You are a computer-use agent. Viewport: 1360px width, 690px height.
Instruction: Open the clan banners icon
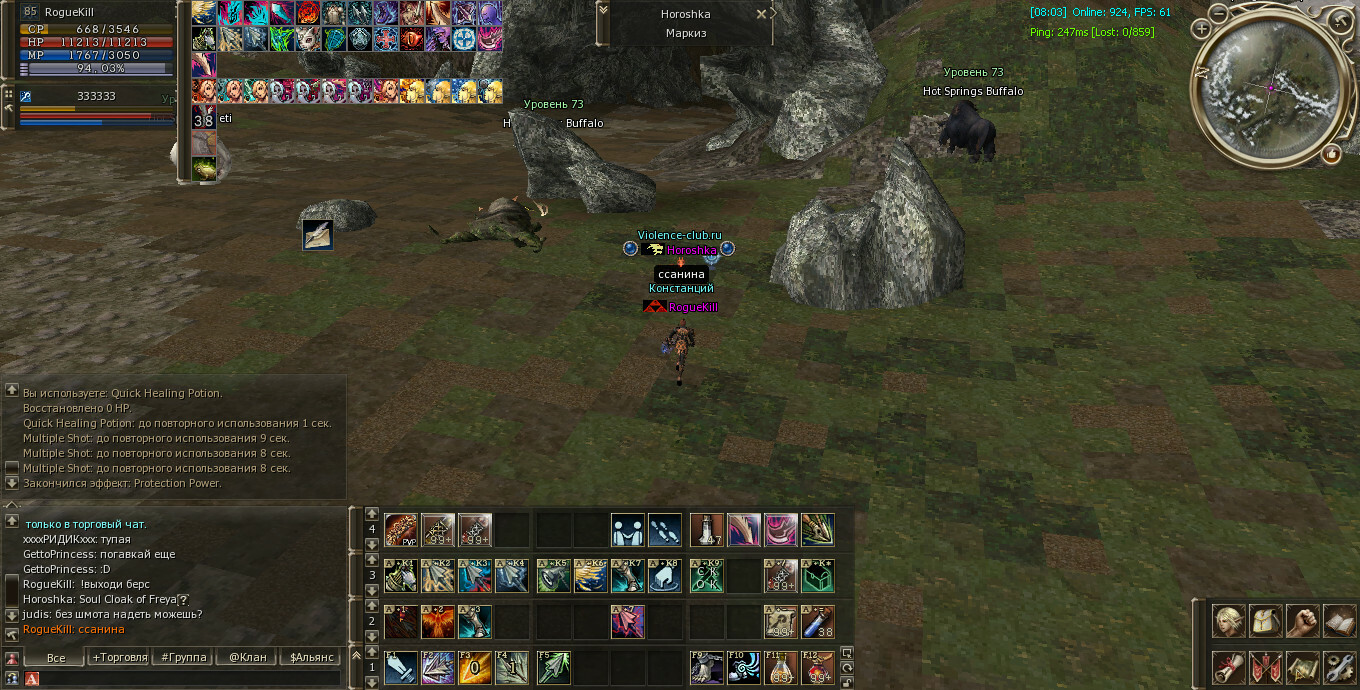[1265, 666]
